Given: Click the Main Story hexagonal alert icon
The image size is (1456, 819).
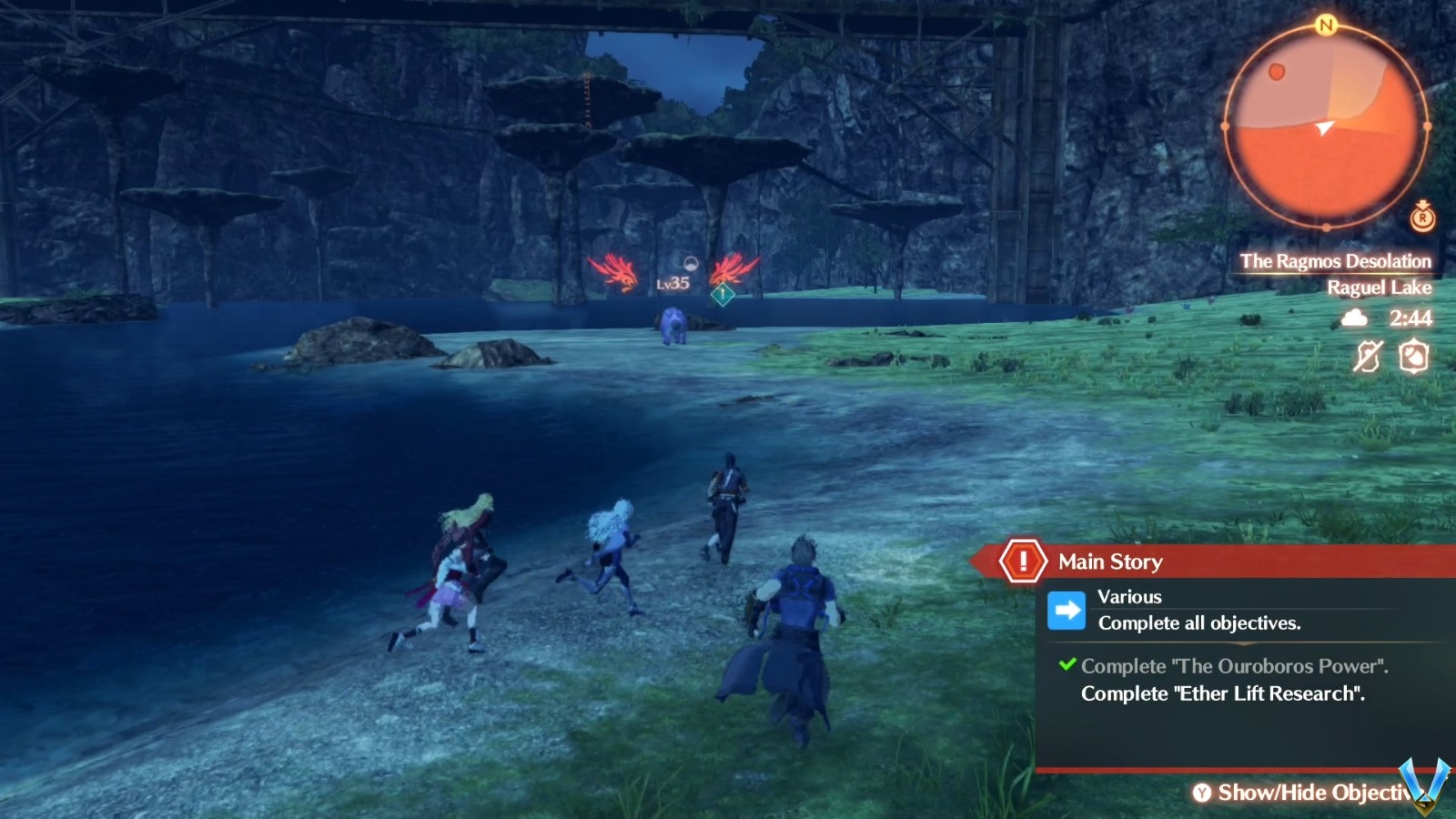Looking at the screenshot, I should (1024, 561).
